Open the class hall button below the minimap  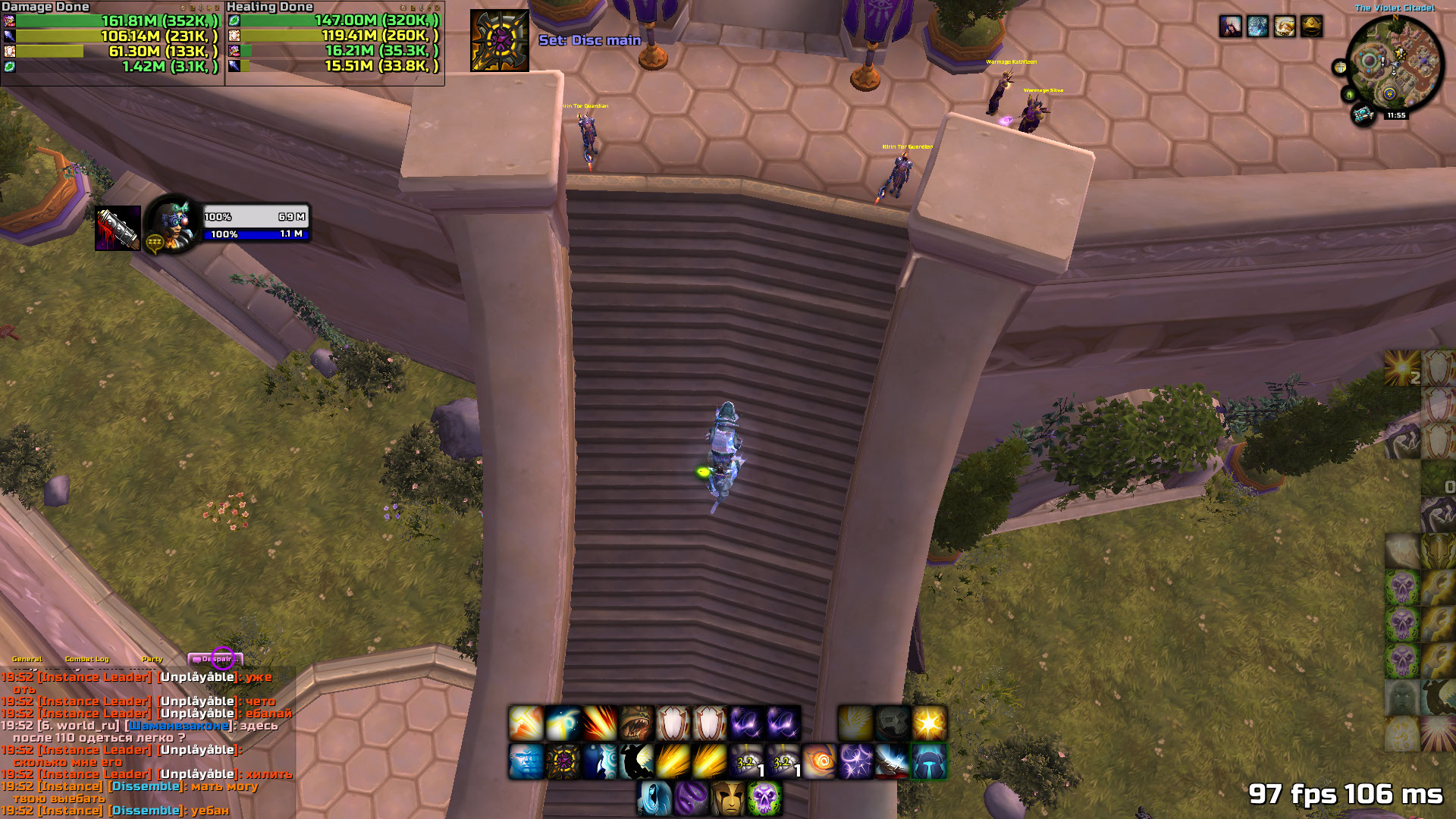point(1363,115)
